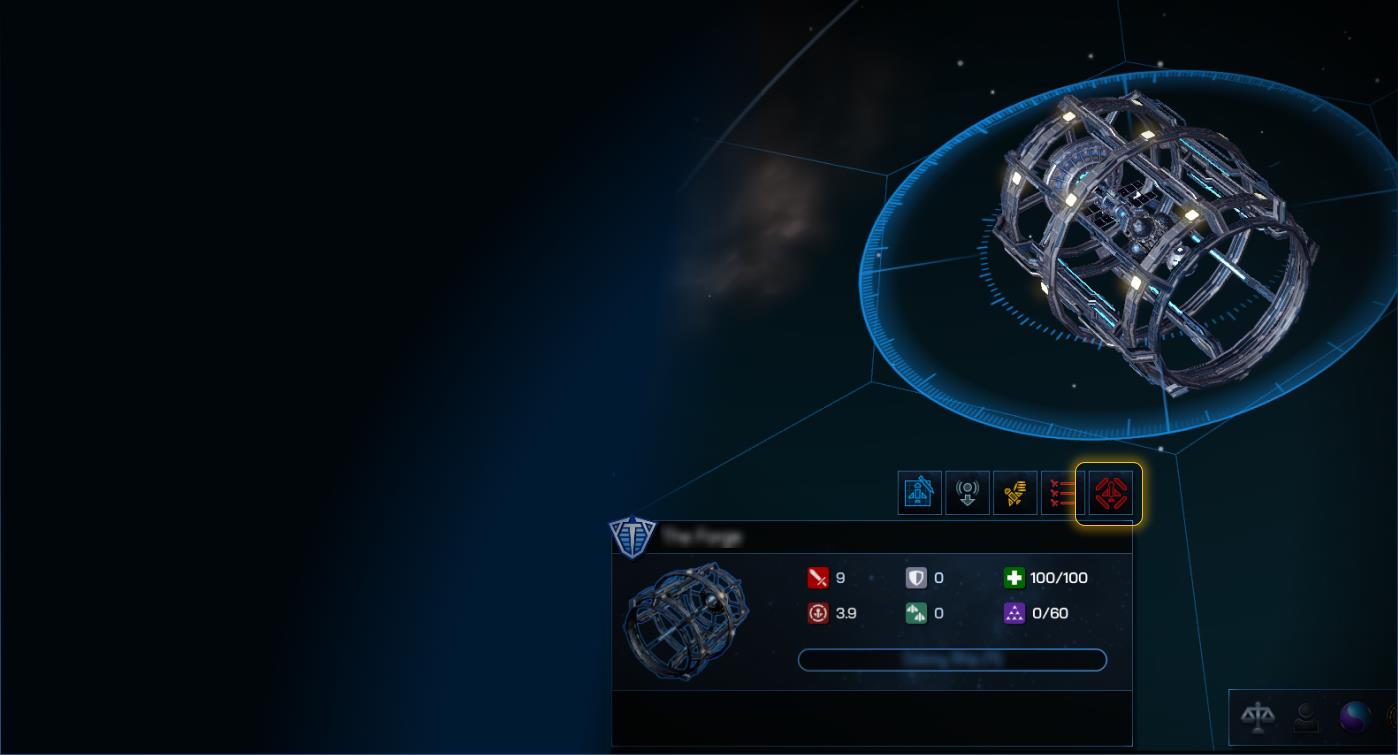This screenshot has height=755, width=1398.
Task: Click the blue shield faction emblem
Action: (632, 537)
